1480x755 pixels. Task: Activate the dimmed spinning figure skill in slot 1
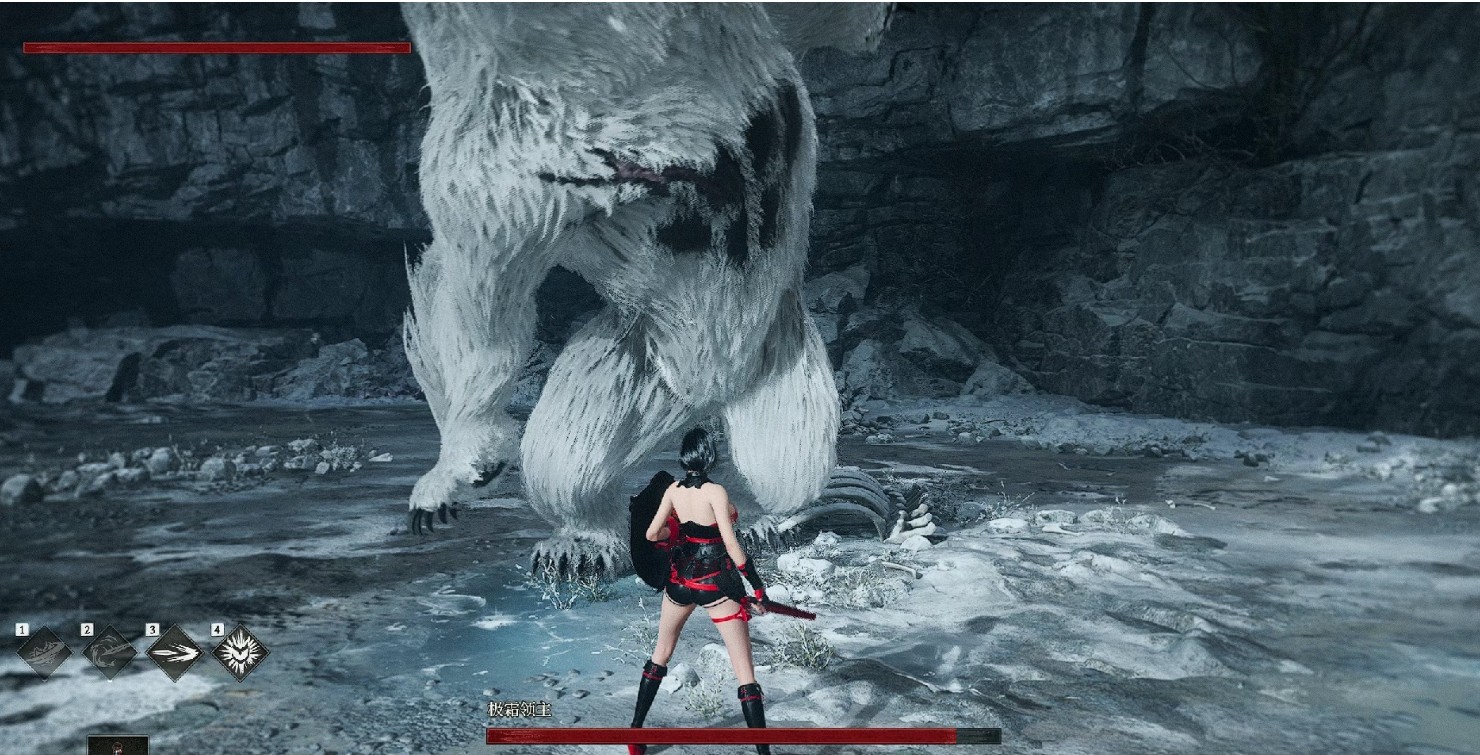(44, 653)
